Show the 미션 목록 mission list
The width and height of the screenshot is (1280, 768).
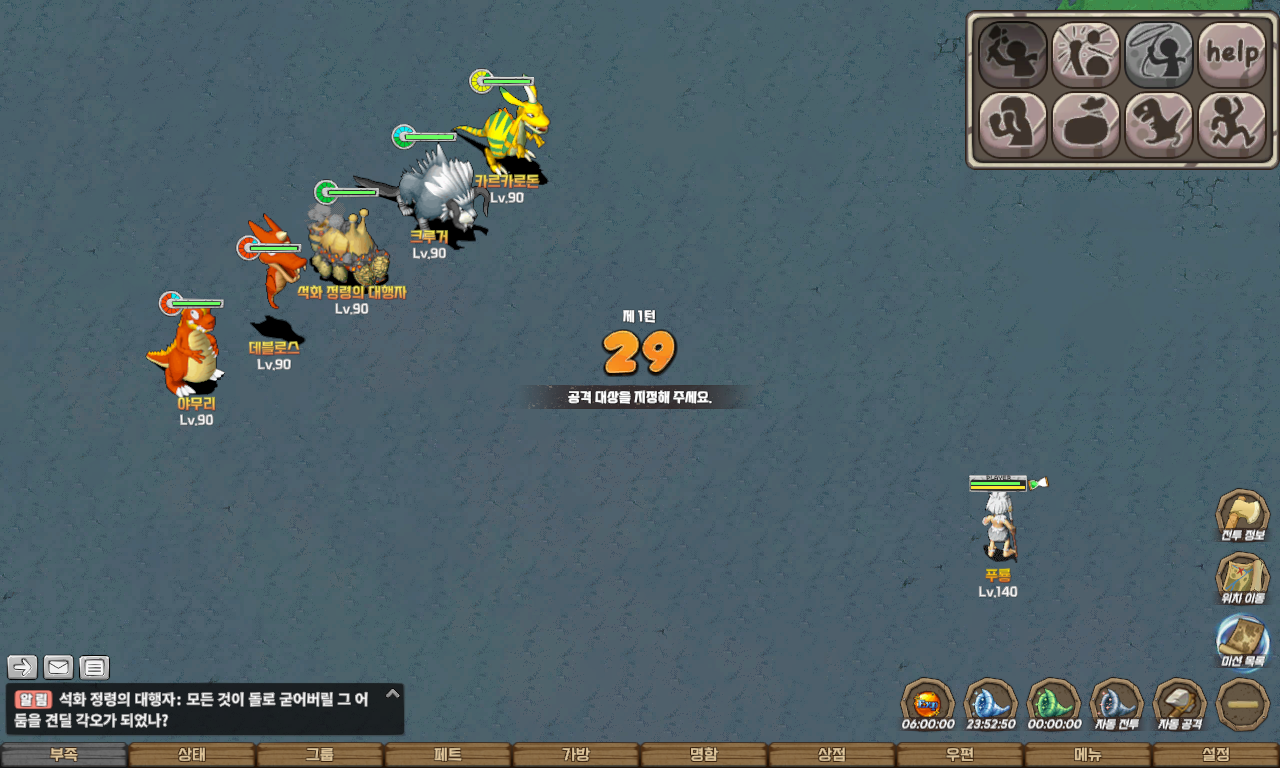(x=1242, y=642)
